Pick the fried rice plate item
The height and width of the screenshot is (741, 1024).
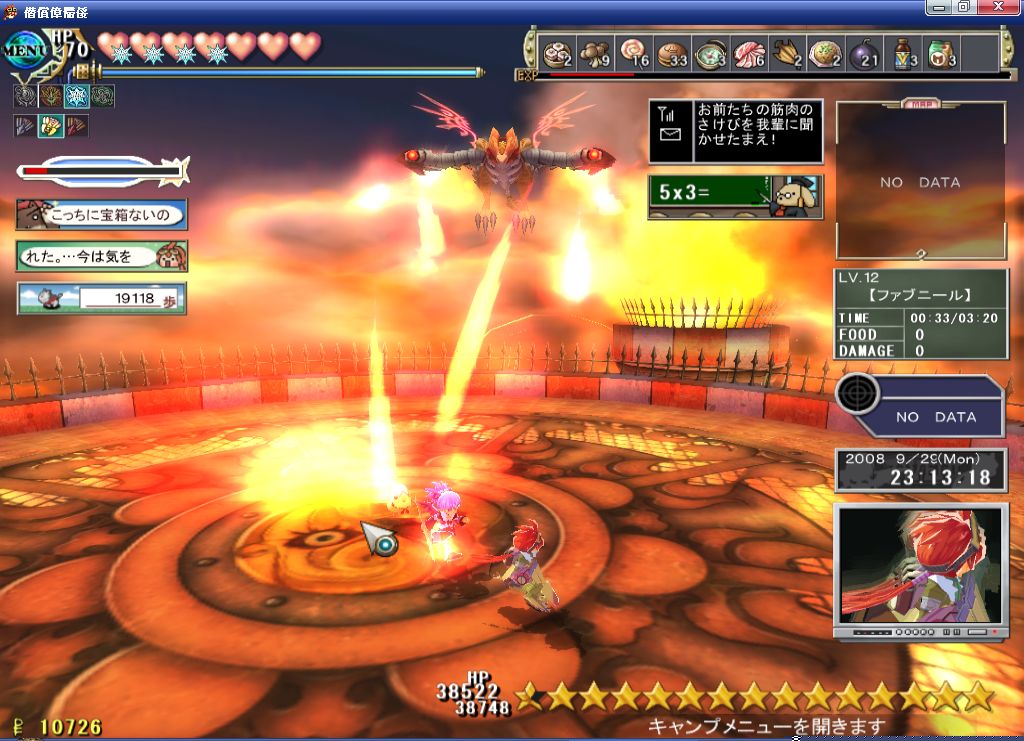pos(788,54)
